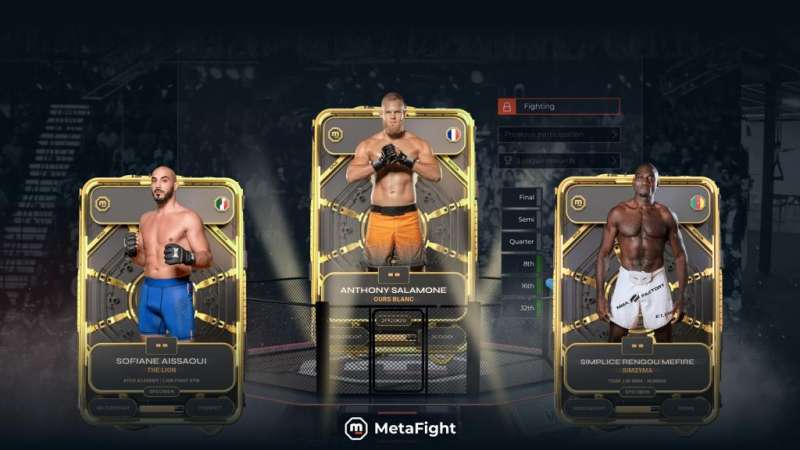
Task: Pick the Simplice Rengou Mefire card
Action: click(637, 300)
